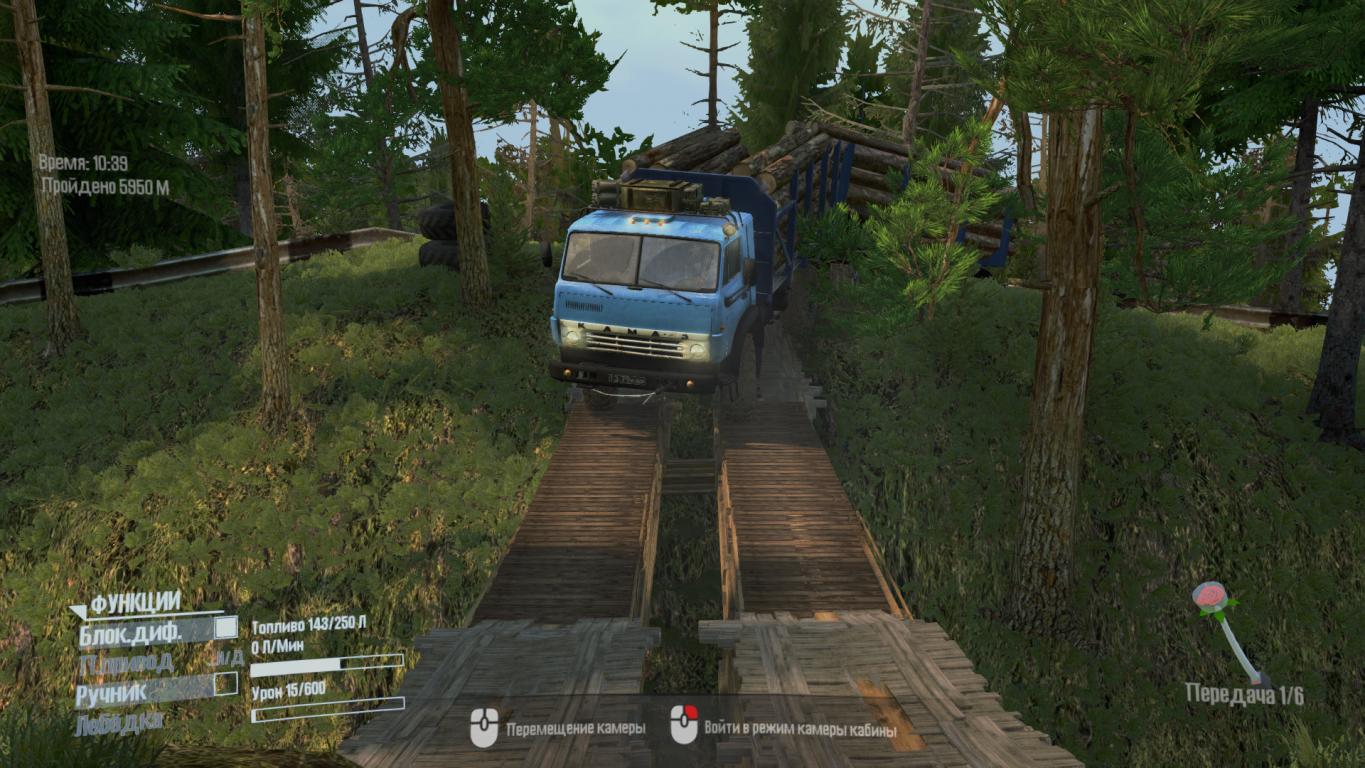Viewport: 1365px width, 768px height.
Task: Toggle the П.привод all-wheel drive entry
Action: 128,660
